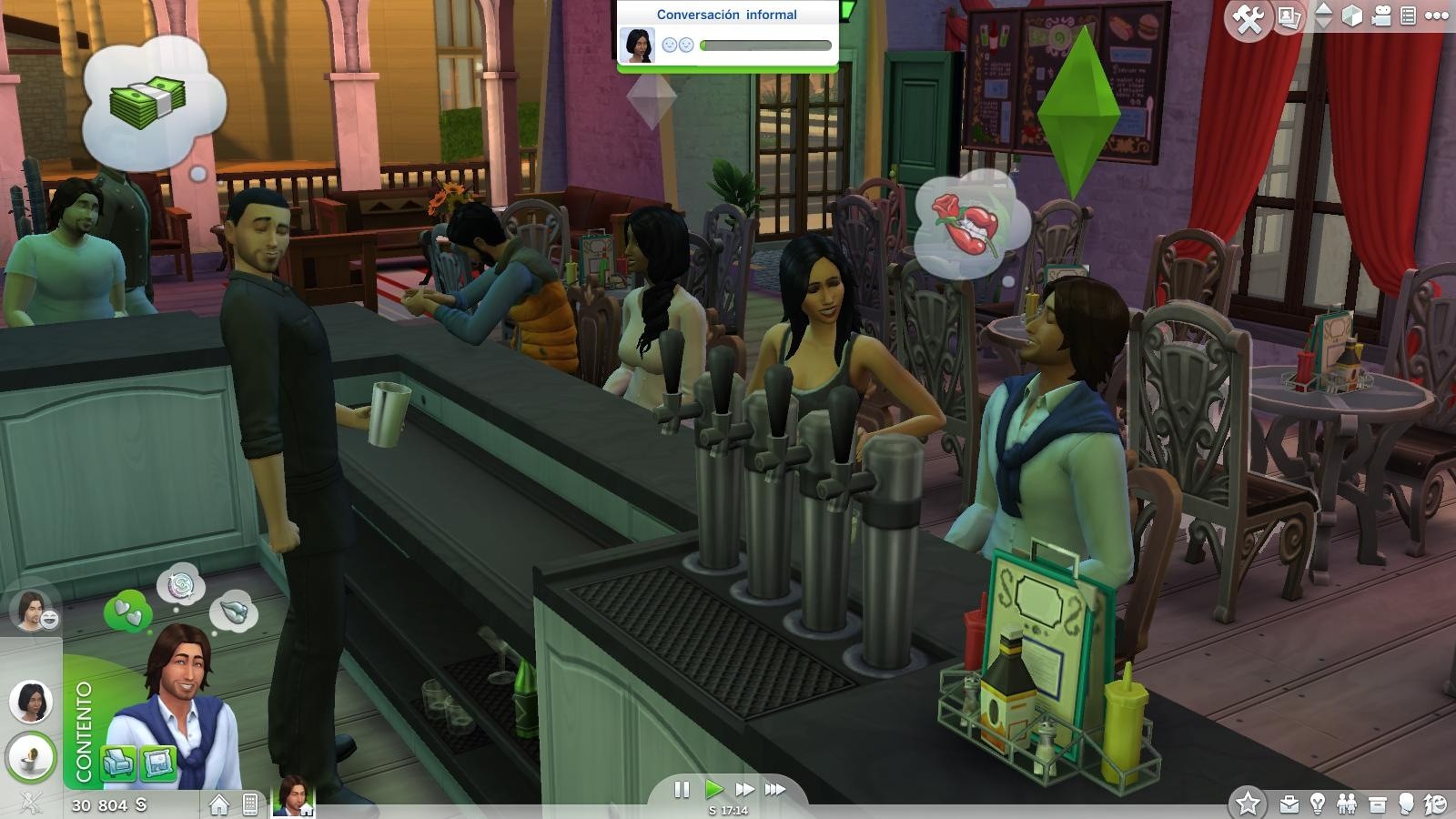The width and height of the screenshot is (1456, 819).
Task: Toggle walls up with the arrow control
Action: pos(1322,9)
